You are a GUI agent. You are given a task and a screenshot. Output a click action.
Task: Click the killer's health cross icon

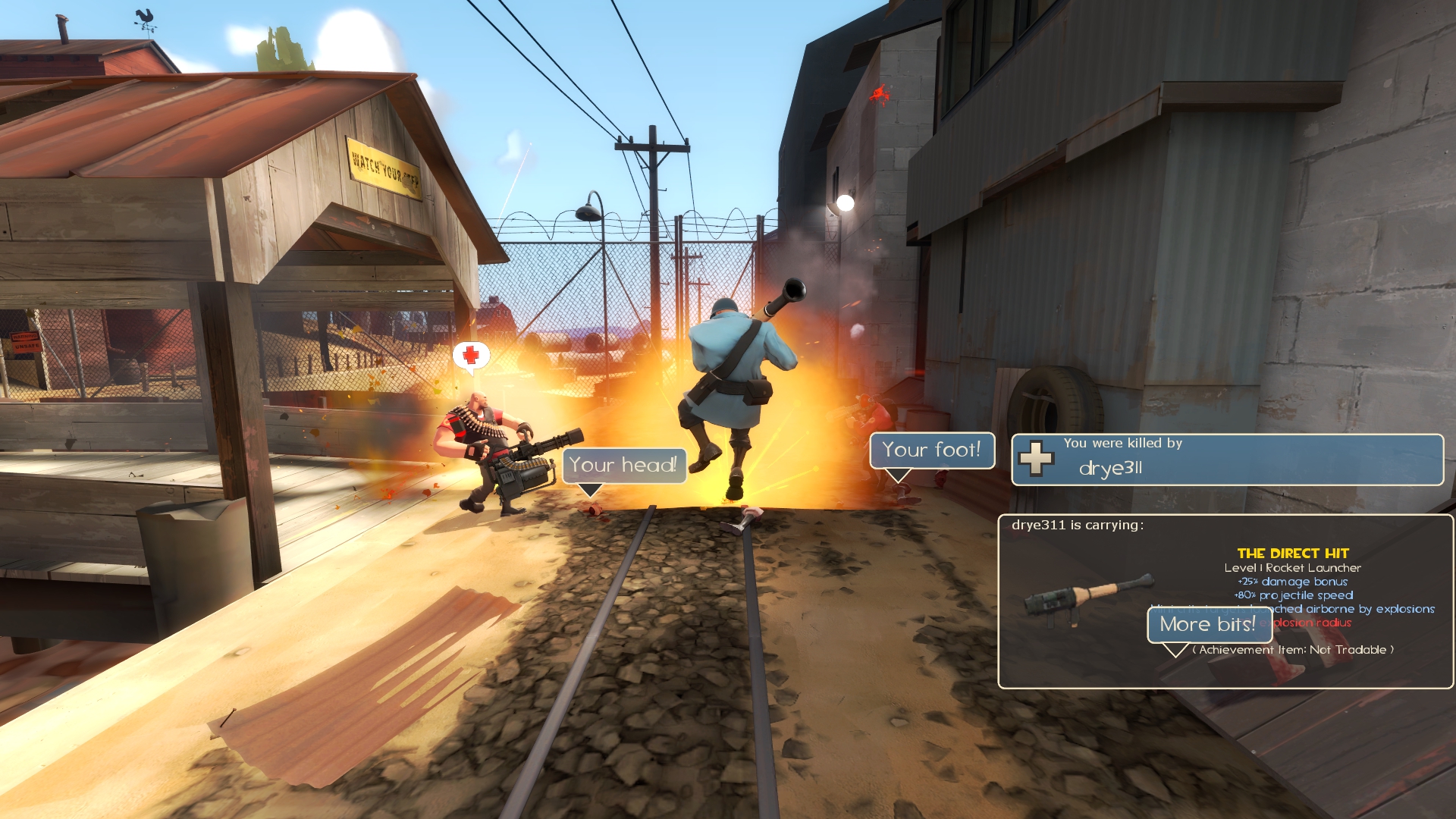1036,459
